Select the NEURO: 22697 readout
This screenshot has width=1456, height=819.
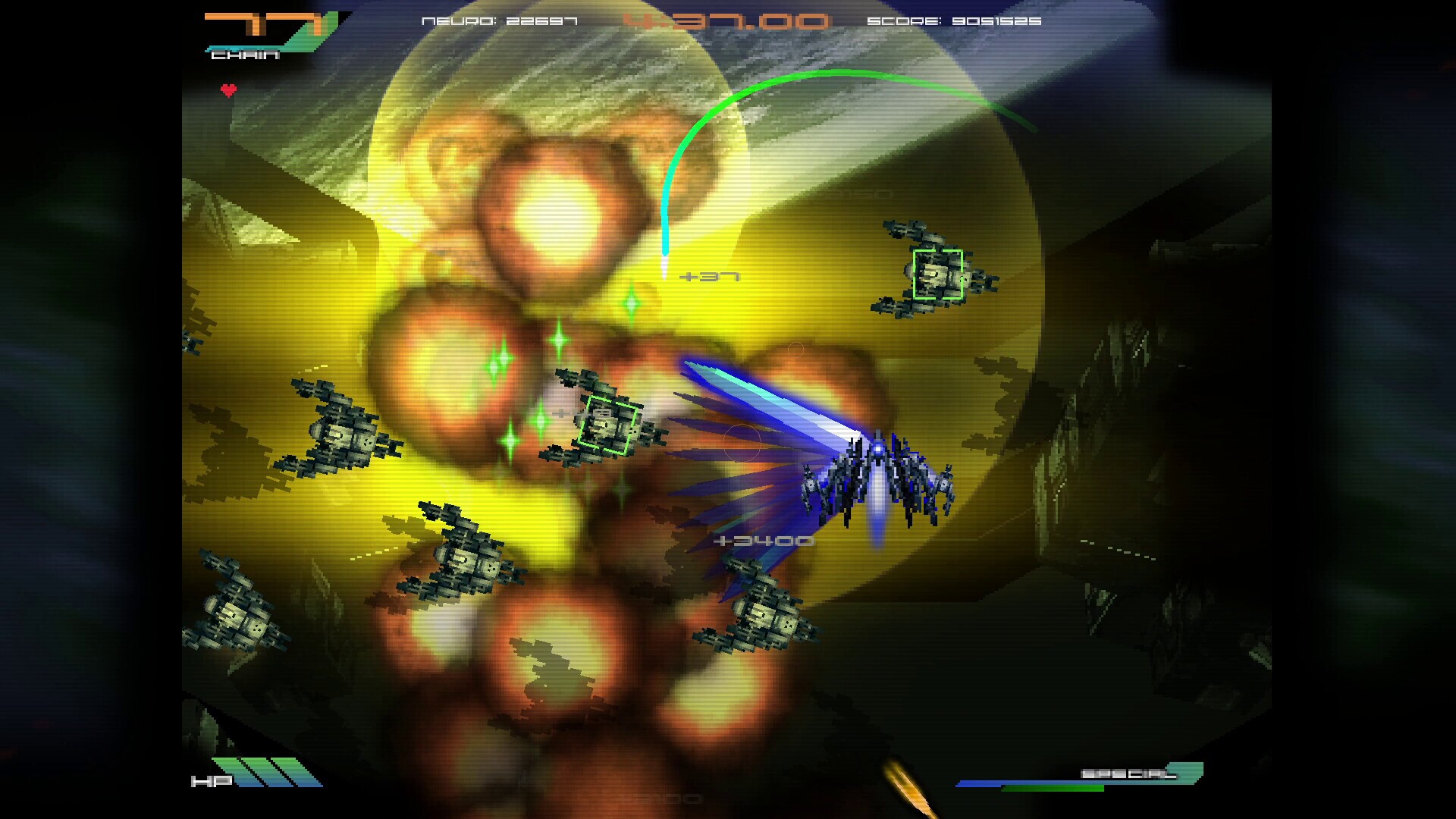tap(498, 21)
